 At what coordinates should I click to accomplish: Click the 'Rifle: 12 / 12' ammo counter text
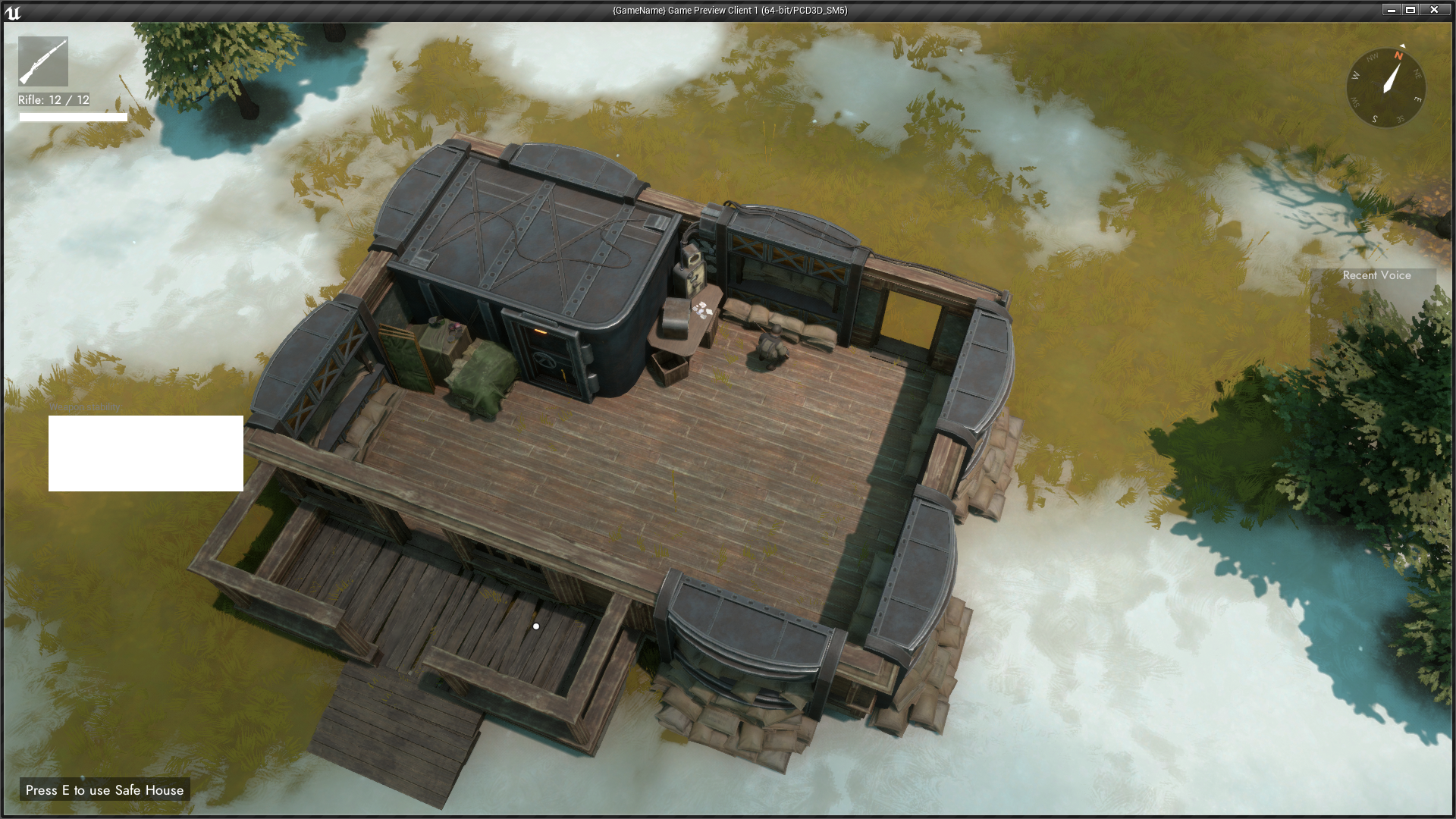pos(53,99)
